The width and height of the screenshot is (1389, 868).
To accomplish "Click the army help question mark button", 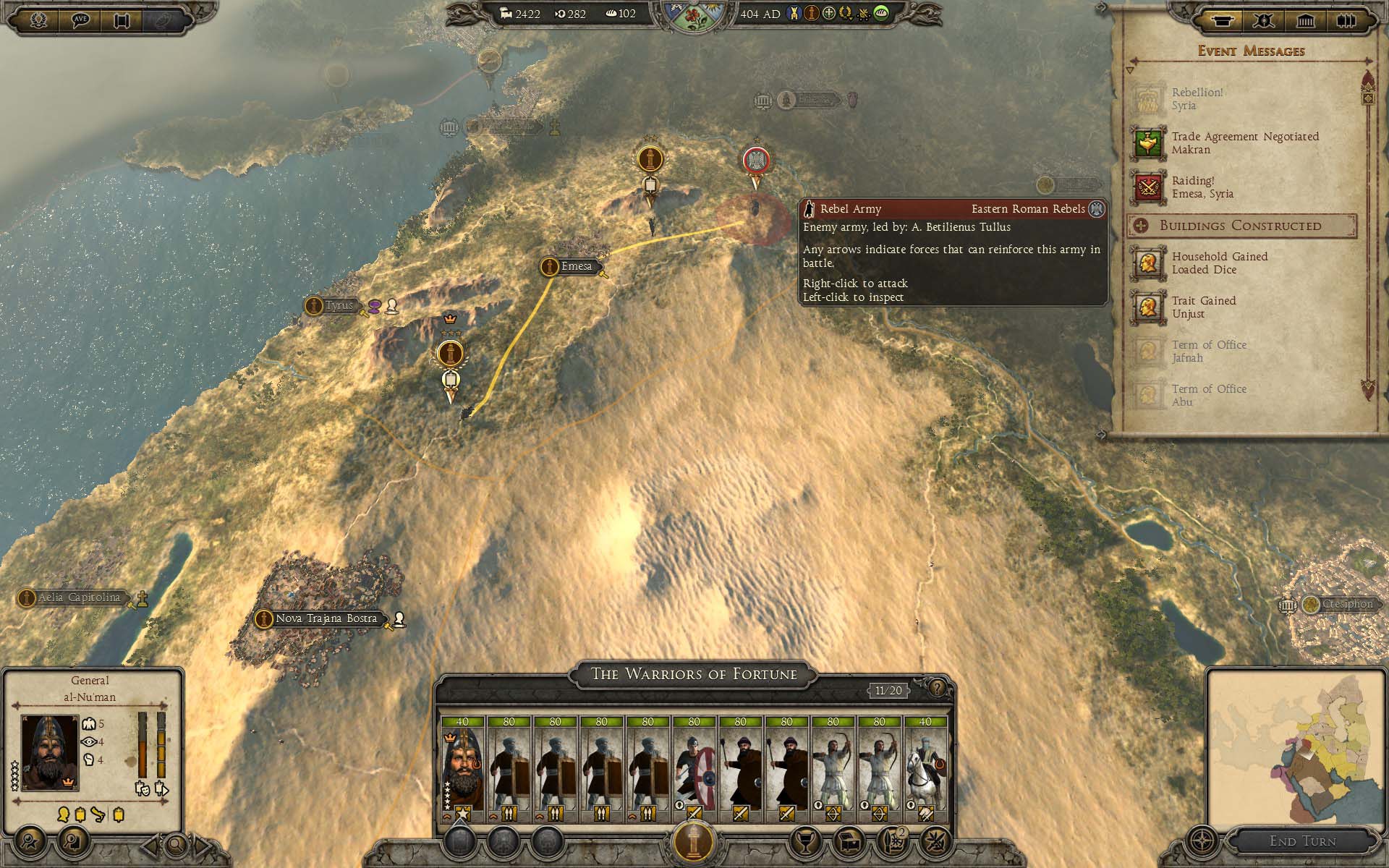I will point(937,688).
